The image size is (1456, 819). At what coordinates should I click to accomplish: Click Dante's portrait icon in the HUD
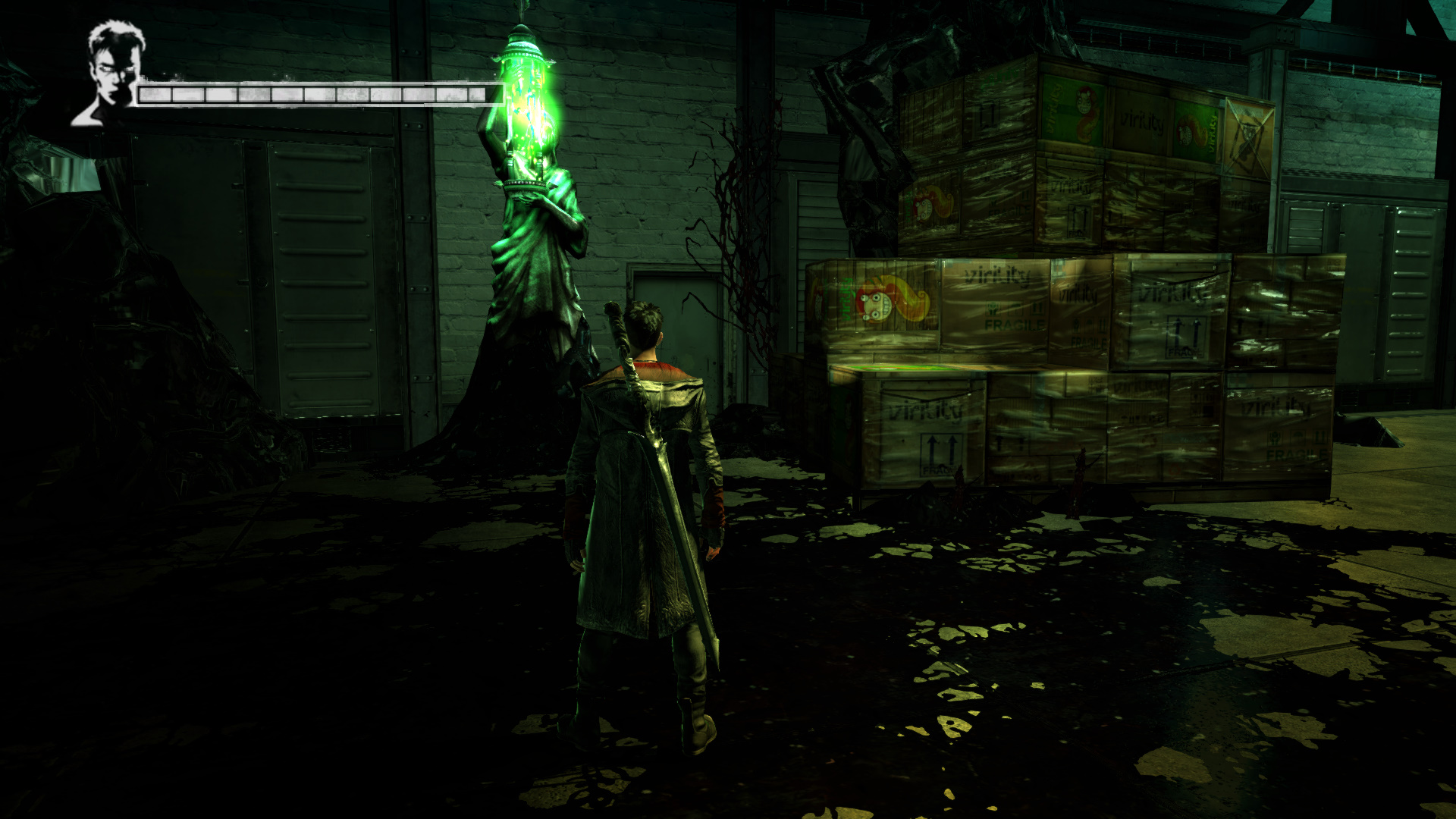point(111,74)
